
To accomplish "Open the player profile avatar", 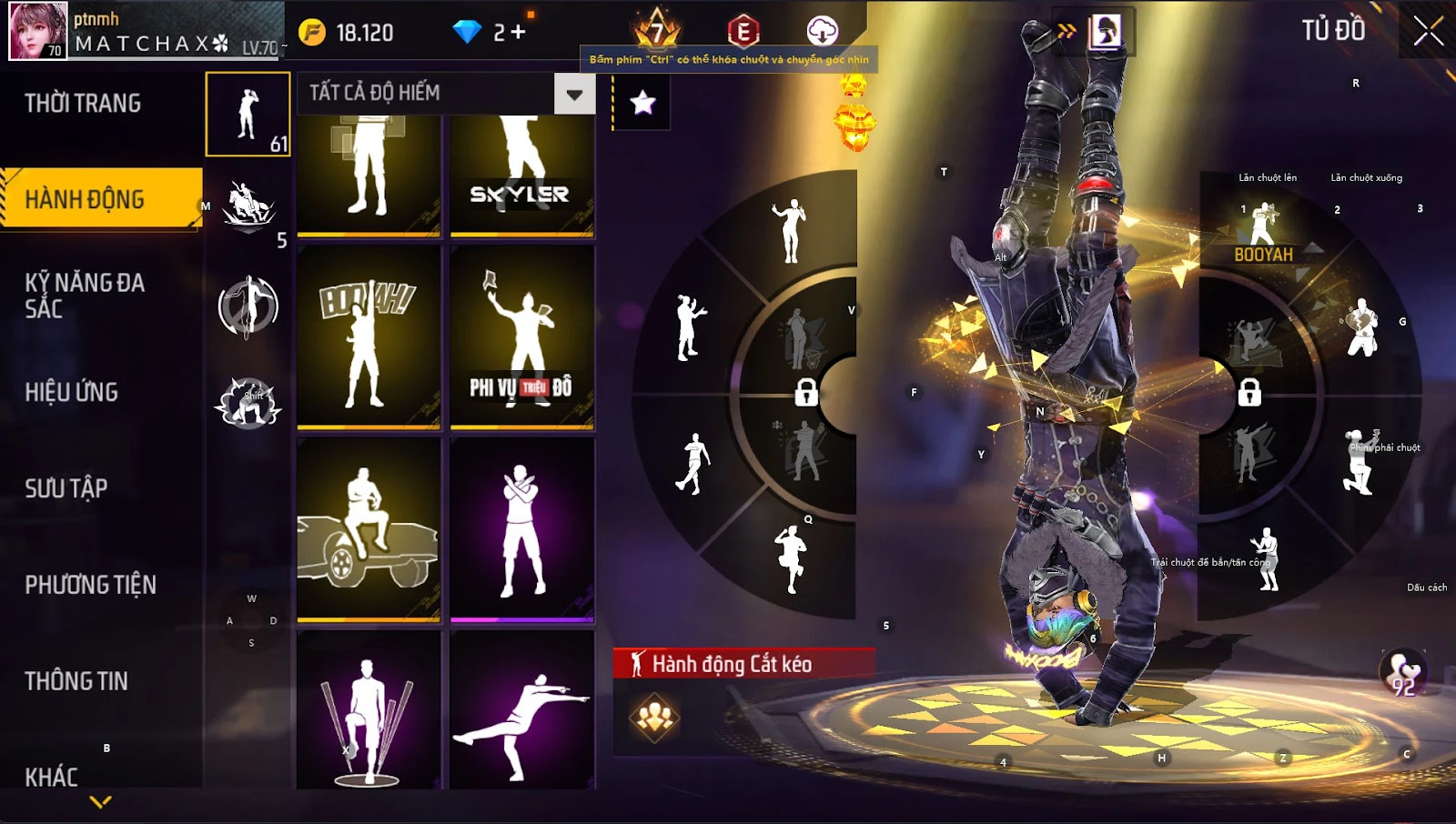I will point(38,31).
